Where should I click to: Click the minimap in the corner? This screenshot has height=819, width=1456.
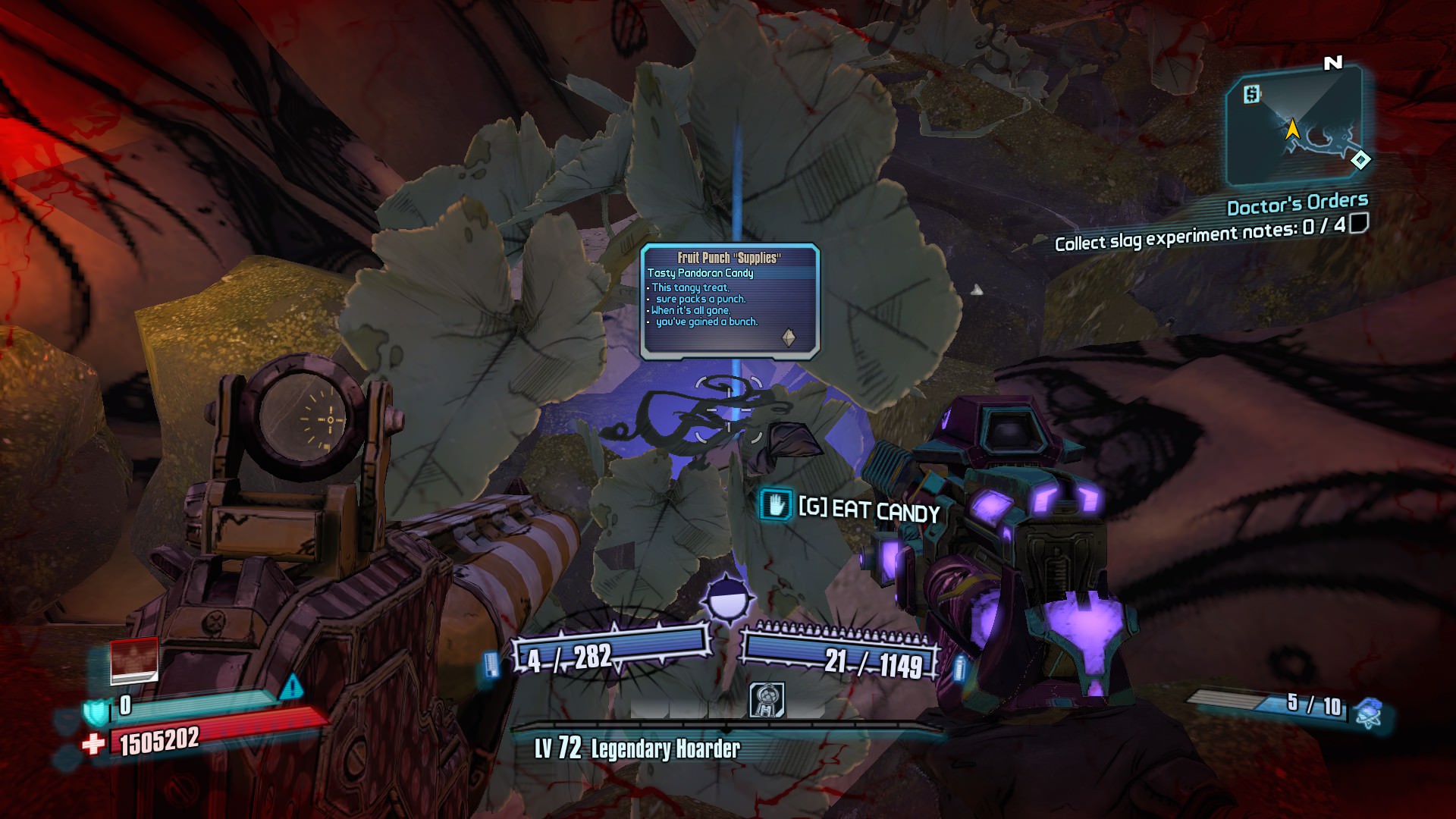1294,127
